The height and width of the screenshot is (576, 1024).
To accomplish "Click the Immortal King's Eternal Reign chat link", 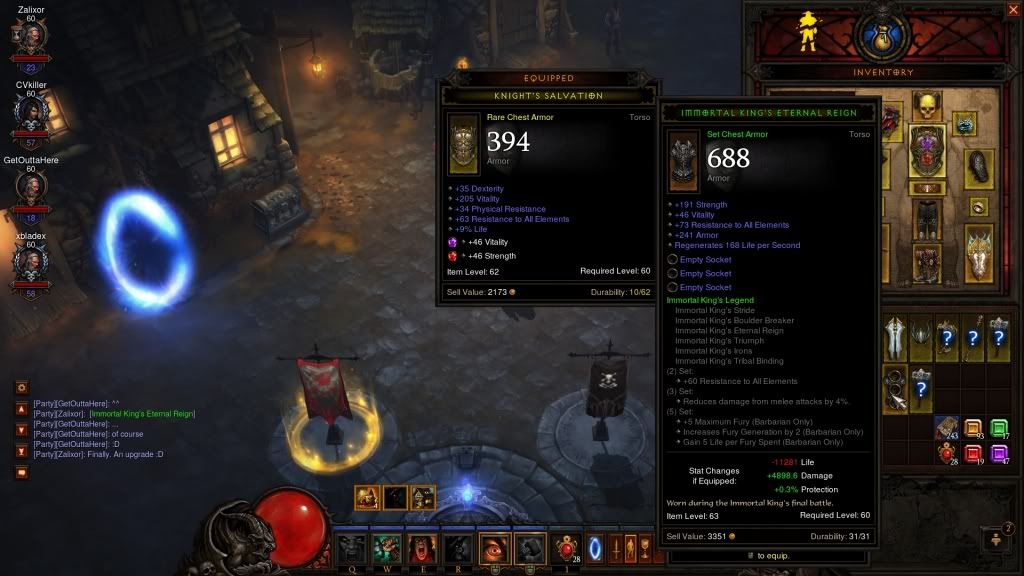I will [140, 413].
